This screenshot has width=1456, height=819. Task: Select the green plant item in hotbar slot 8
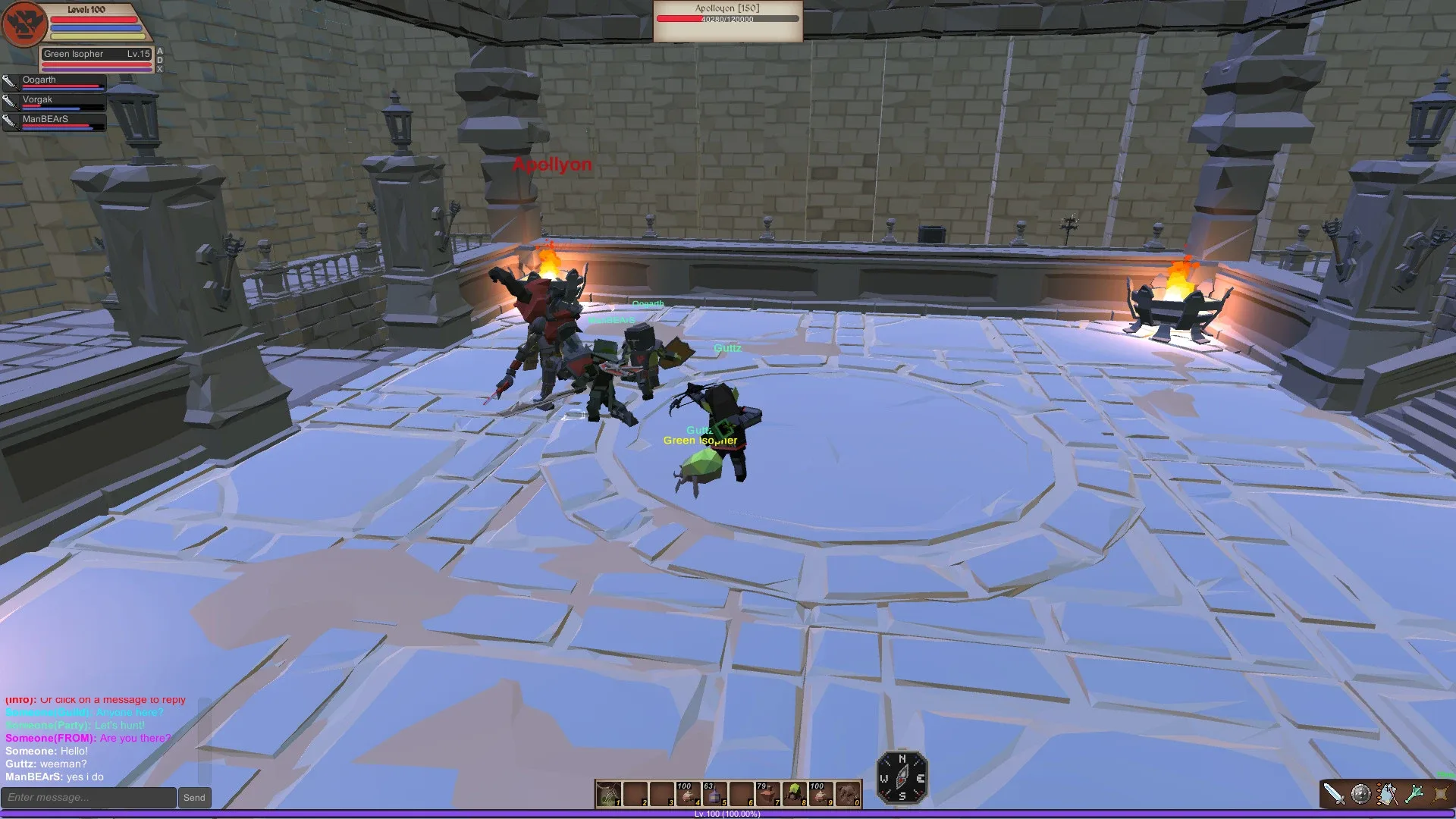[795, 795]
